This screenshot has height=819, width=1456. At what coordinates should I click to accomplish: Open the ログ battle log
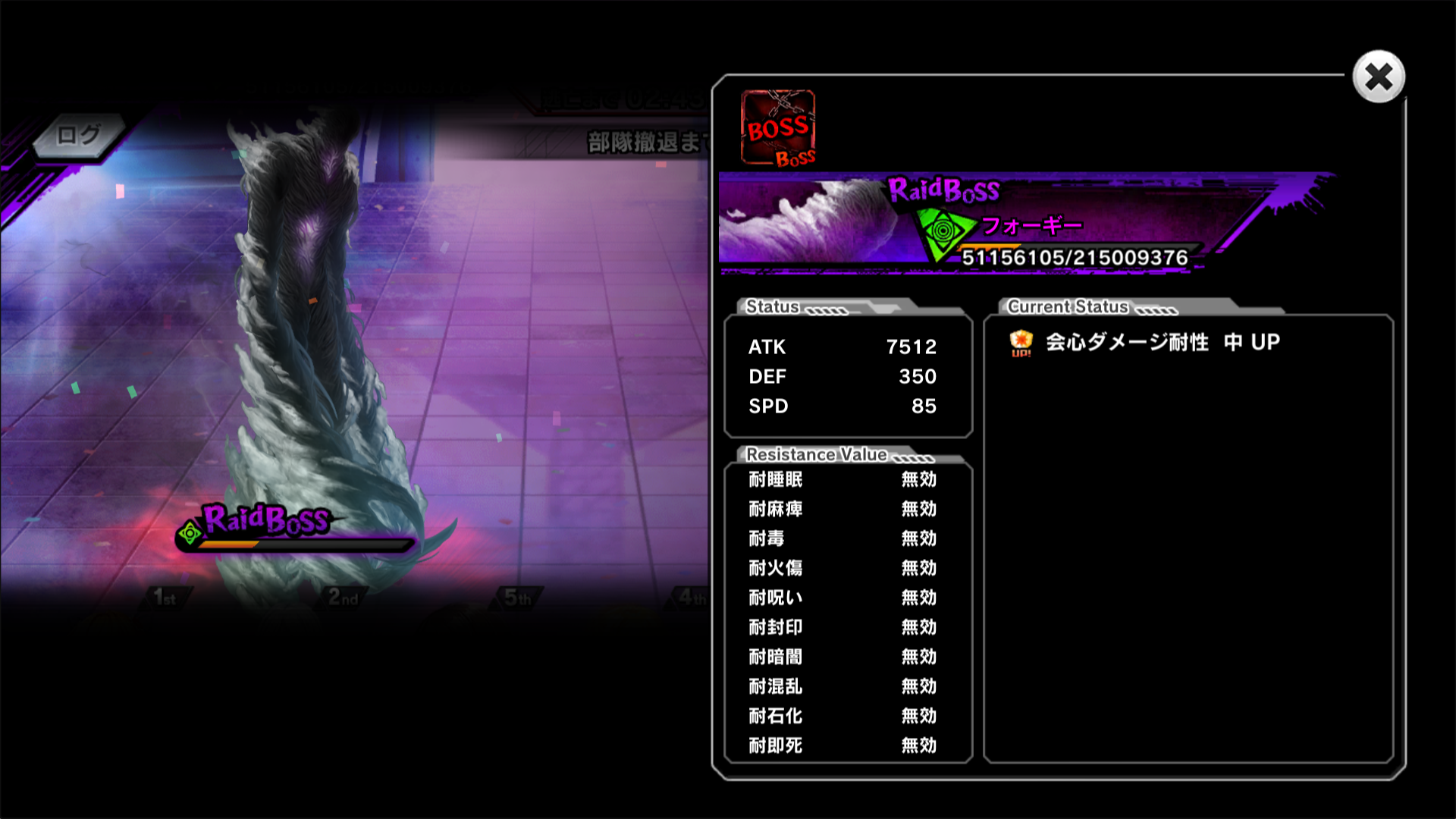pyautogui.click(x=78, y=136)
